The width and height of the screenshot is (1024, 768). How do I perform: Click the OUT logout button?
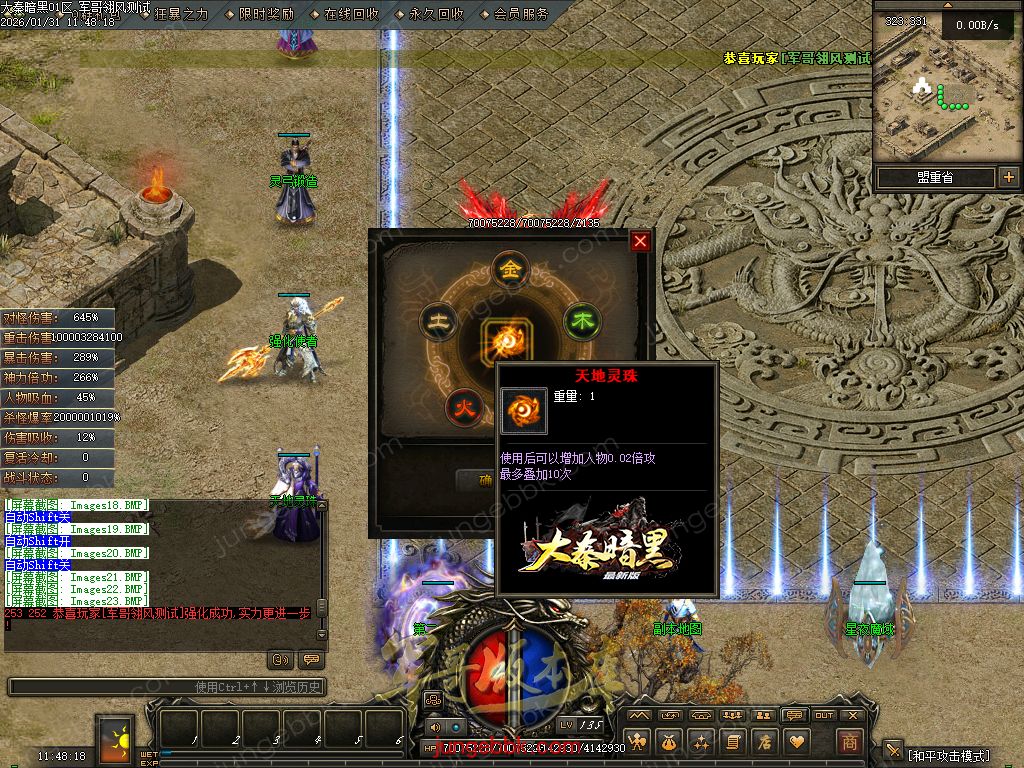[824, 715]
